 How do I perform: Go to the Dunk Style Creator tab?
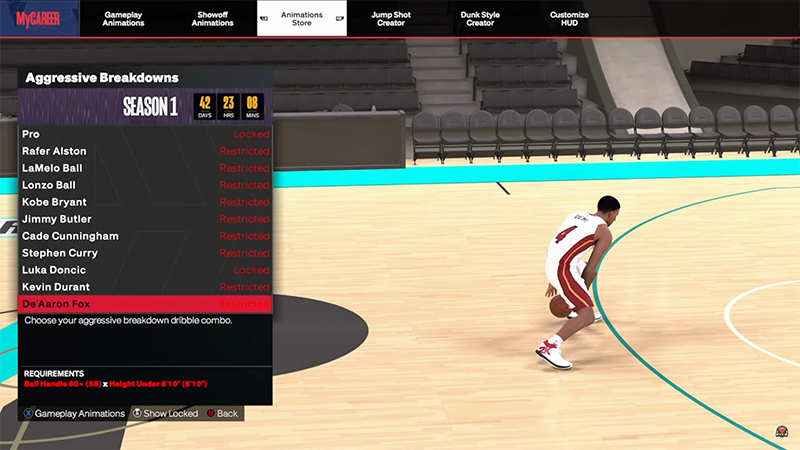click(x=480, y=18)
